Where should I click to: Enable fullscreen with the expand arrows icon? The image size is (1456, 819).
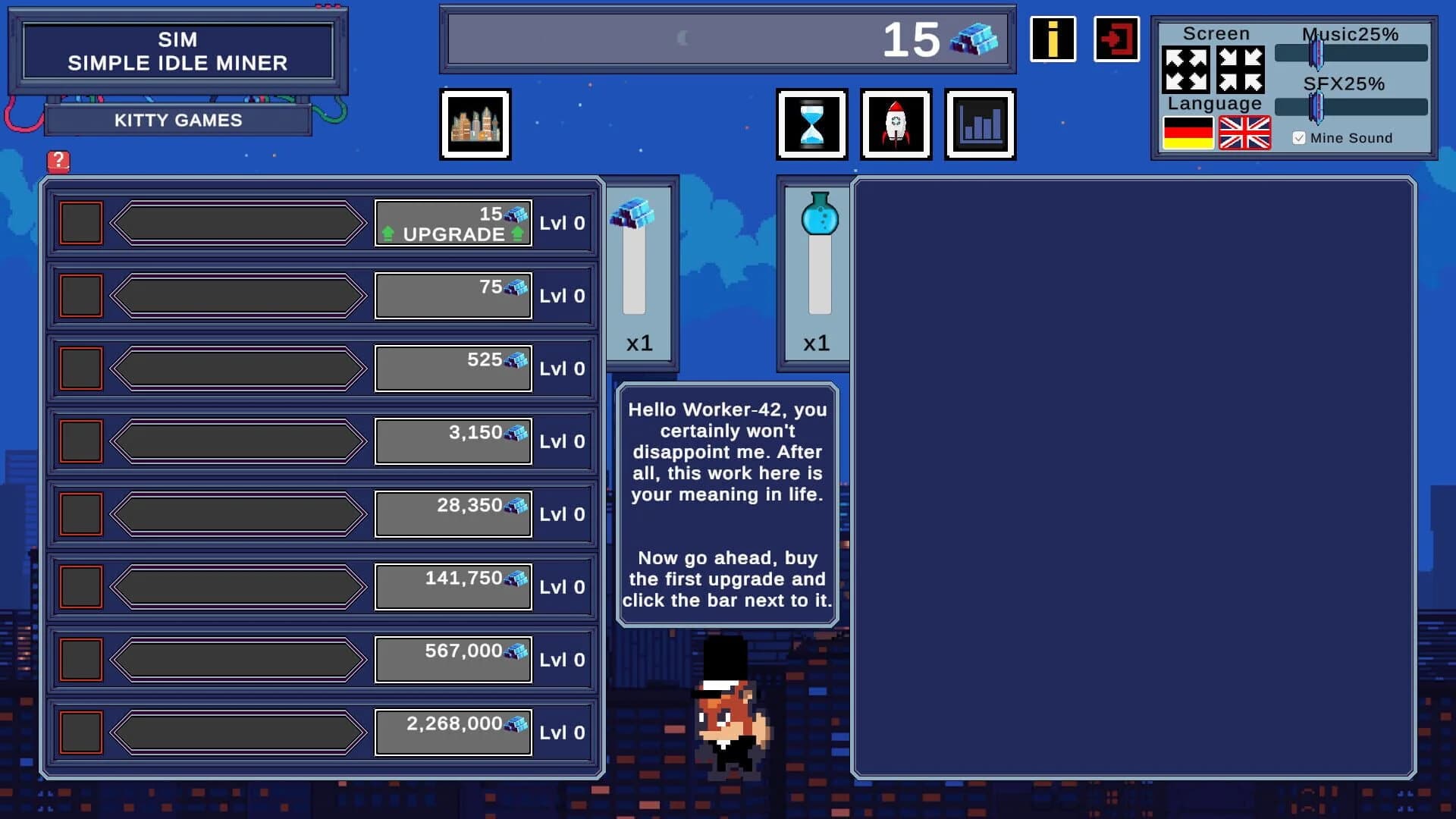point(1185,71)
